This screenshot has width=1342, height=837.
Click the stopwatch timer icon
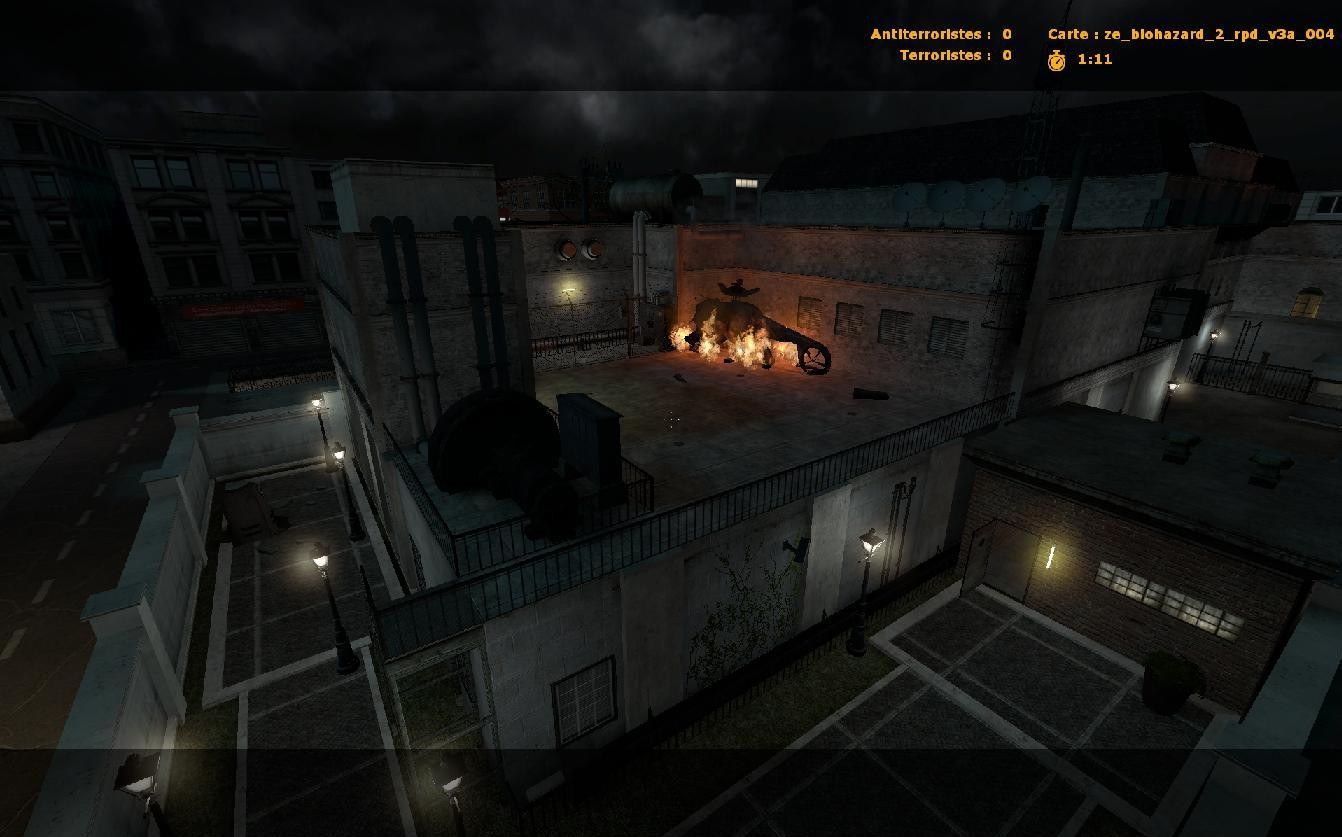pos(1057,60)
